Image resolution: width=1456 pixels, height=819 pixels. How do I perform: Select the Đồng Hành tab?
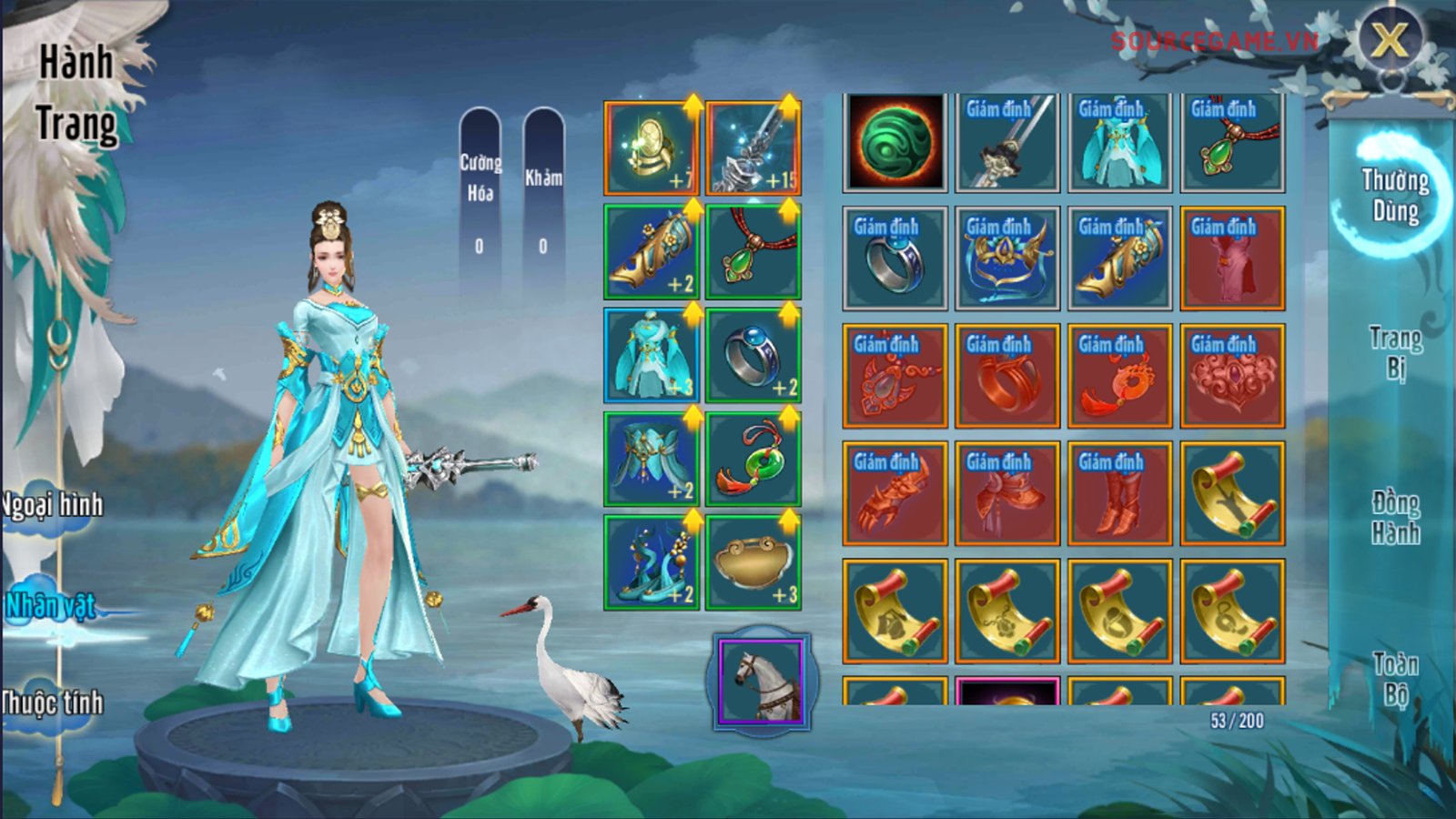coord(1395,517)
